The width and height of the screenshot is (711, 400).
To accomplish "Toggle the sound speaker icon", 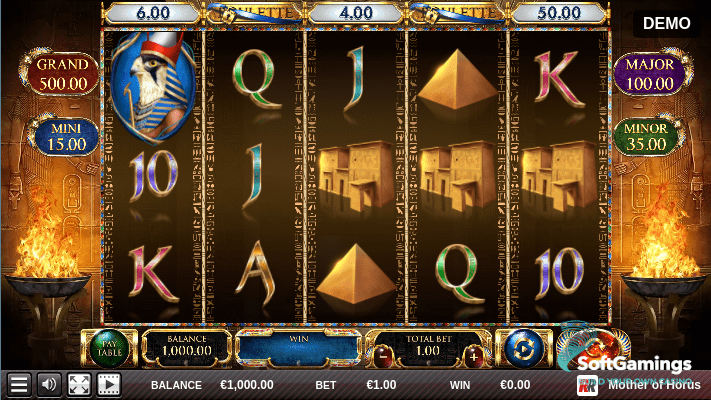I will (x=48, y=384).
